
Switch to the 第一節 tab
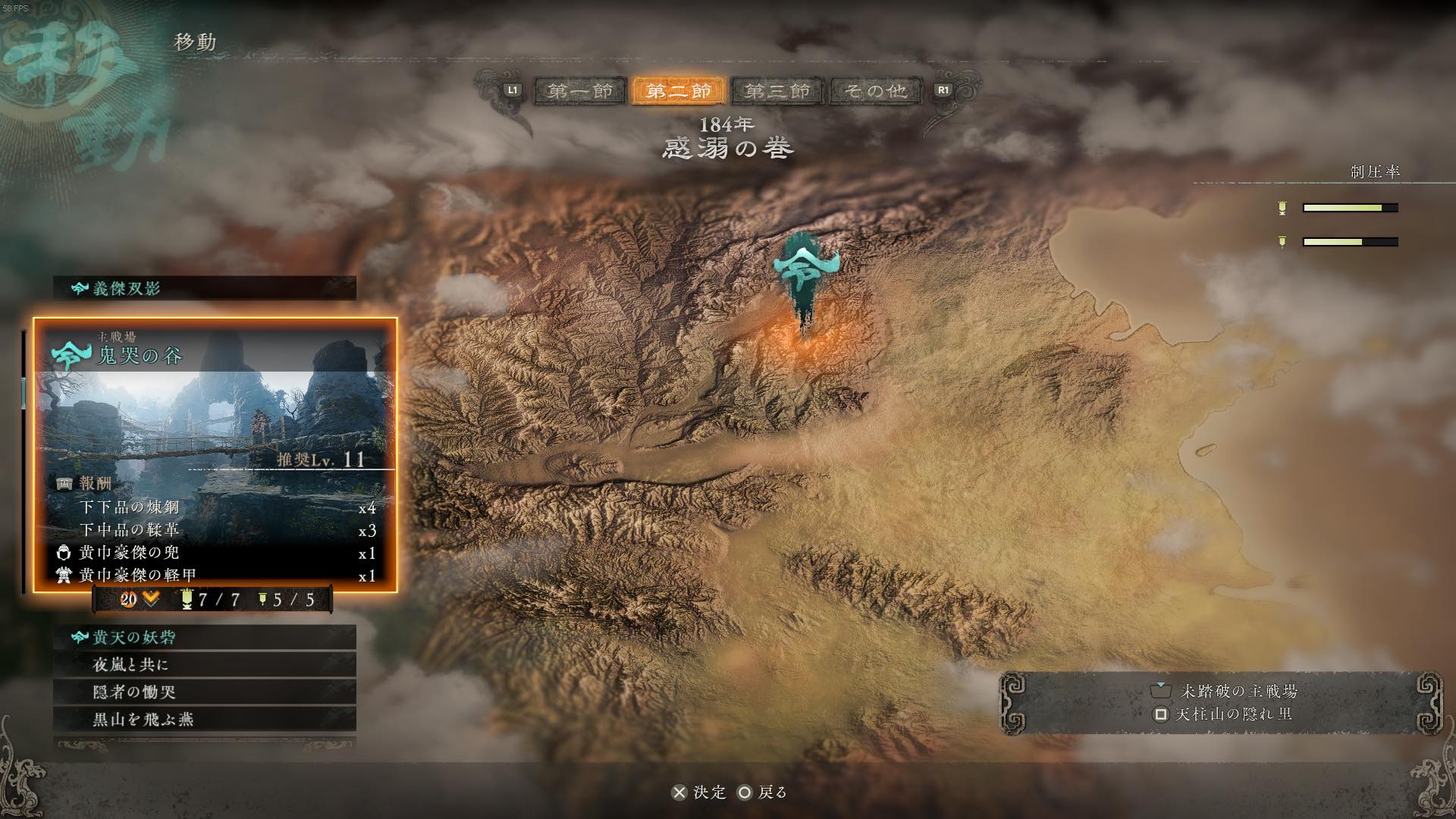(x=580, y=91)
